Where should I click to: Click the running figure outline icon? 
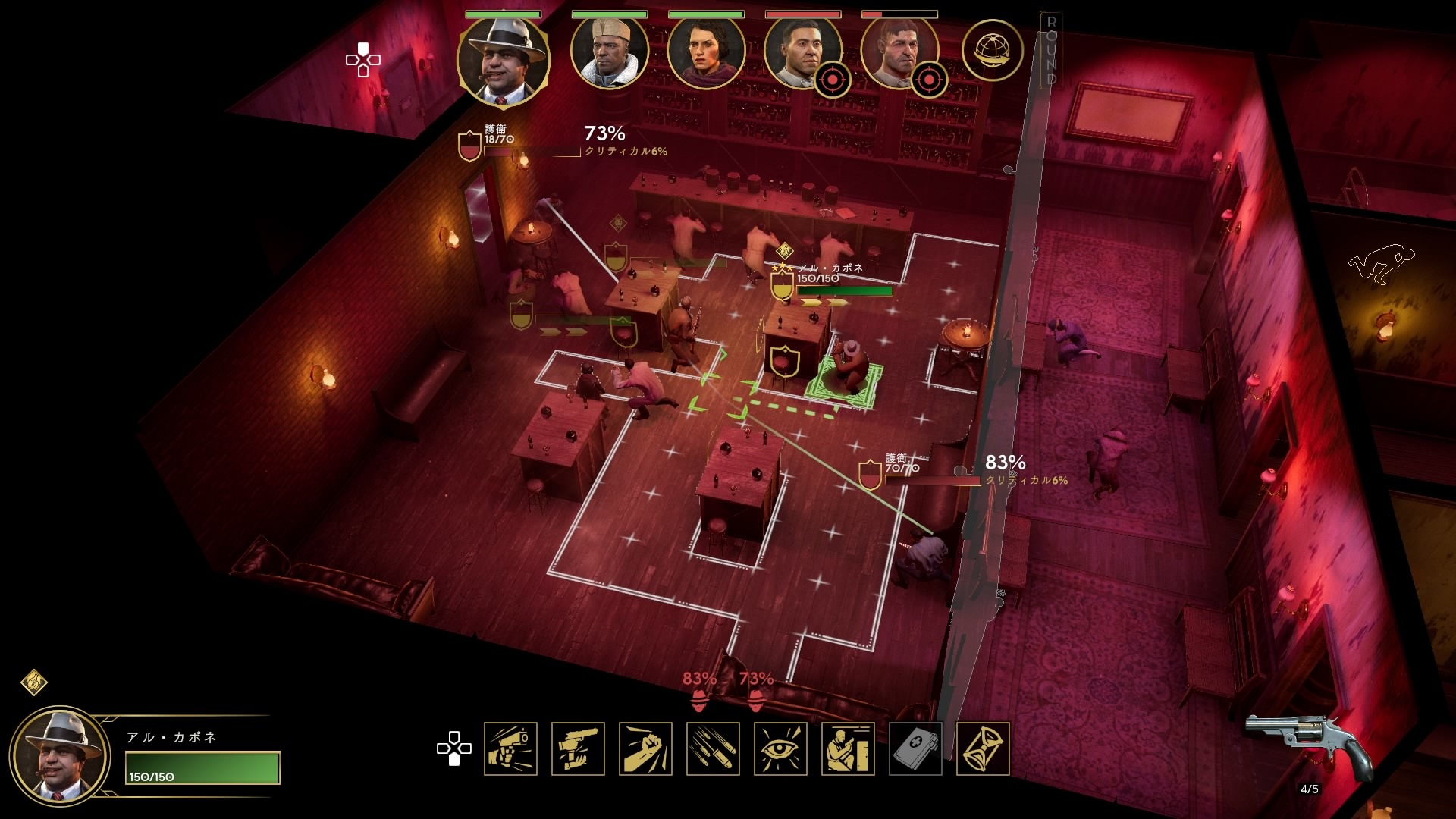pyautogui.click(x=1381, y=263)
